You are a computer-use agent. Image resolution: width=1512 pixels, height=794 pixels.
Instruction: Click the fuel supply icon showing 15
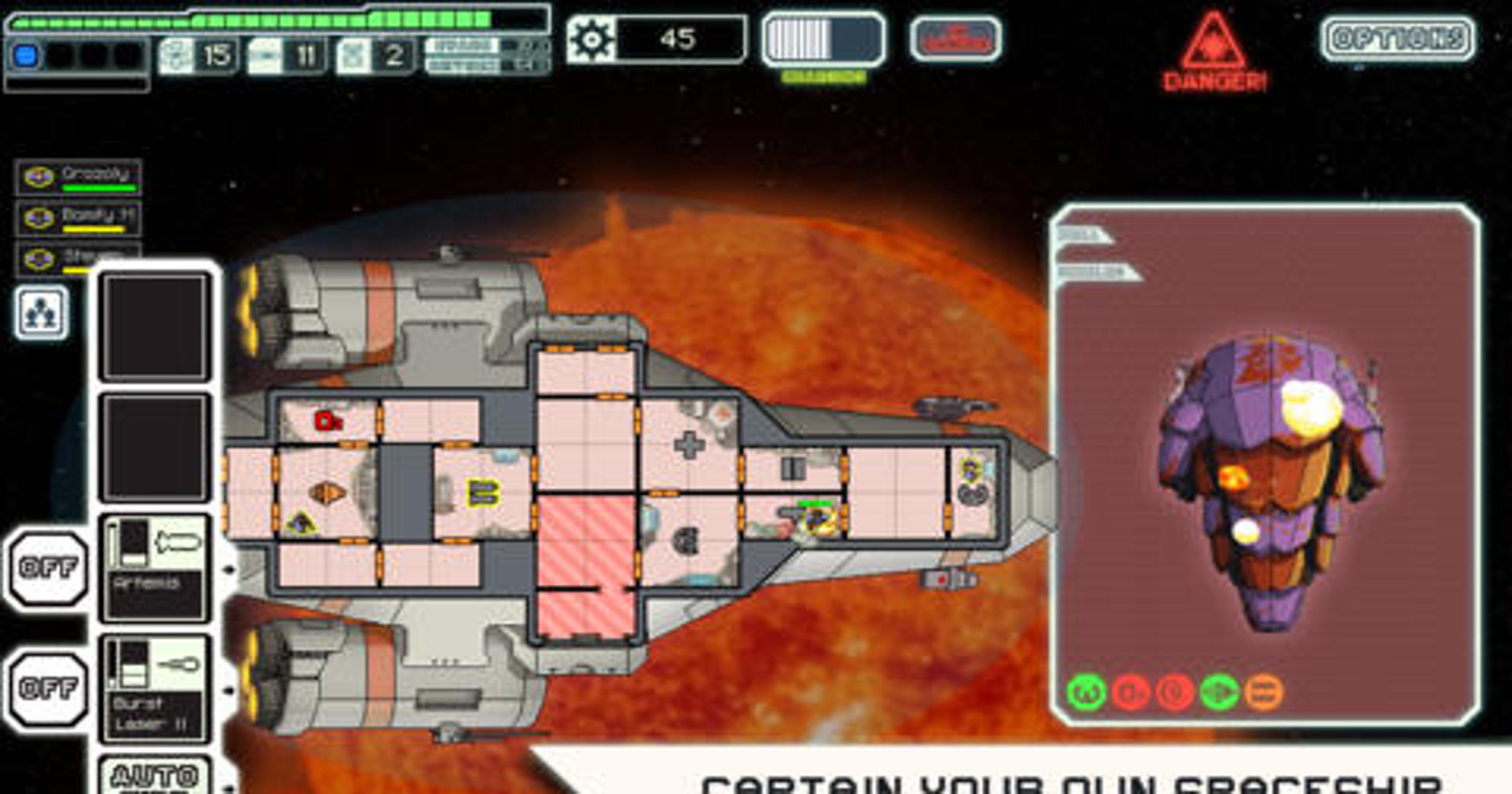click(x=176, y=53)
